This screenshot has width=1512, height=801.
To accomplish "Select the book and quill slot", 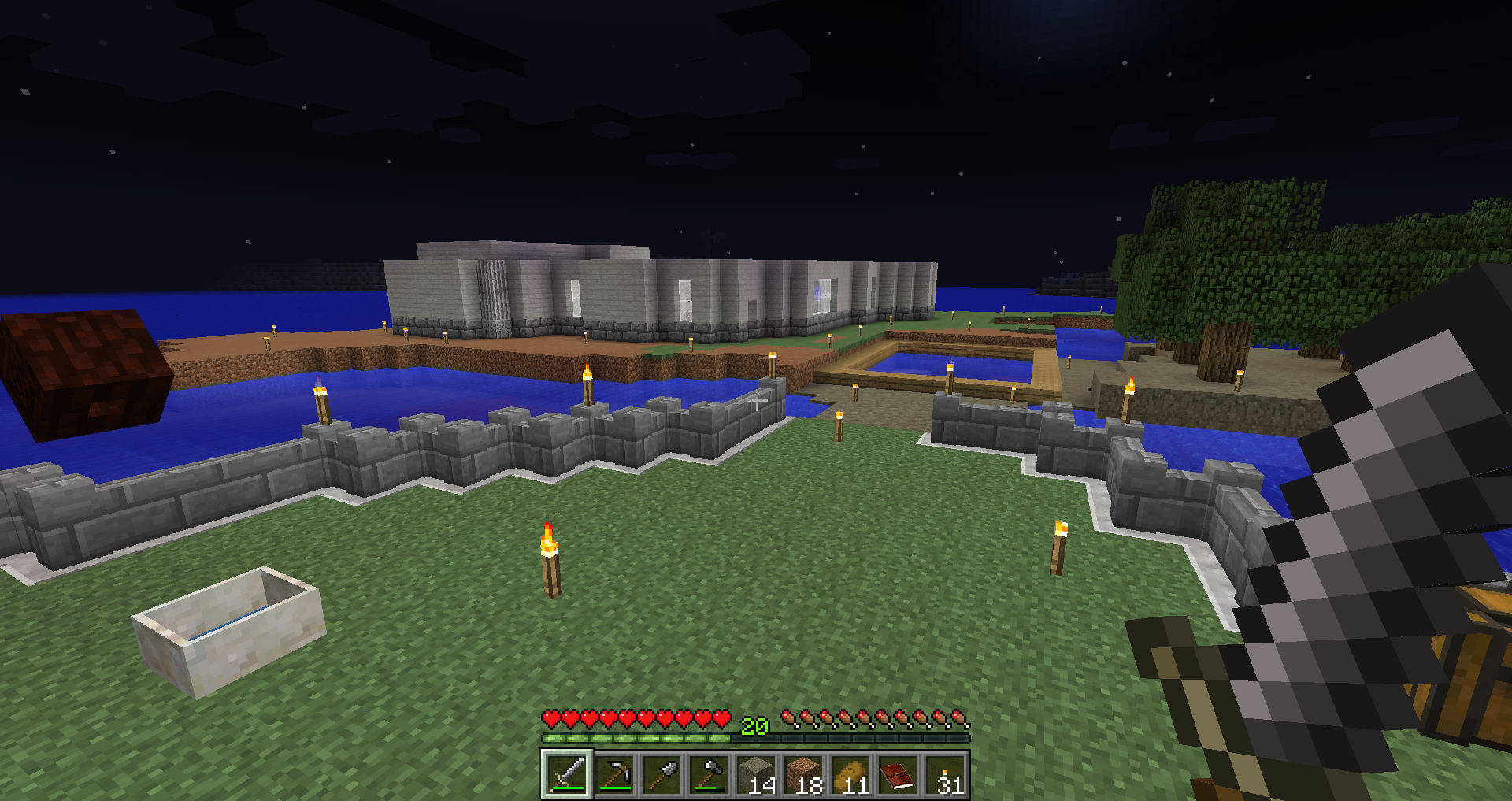I will click(898, 774).
